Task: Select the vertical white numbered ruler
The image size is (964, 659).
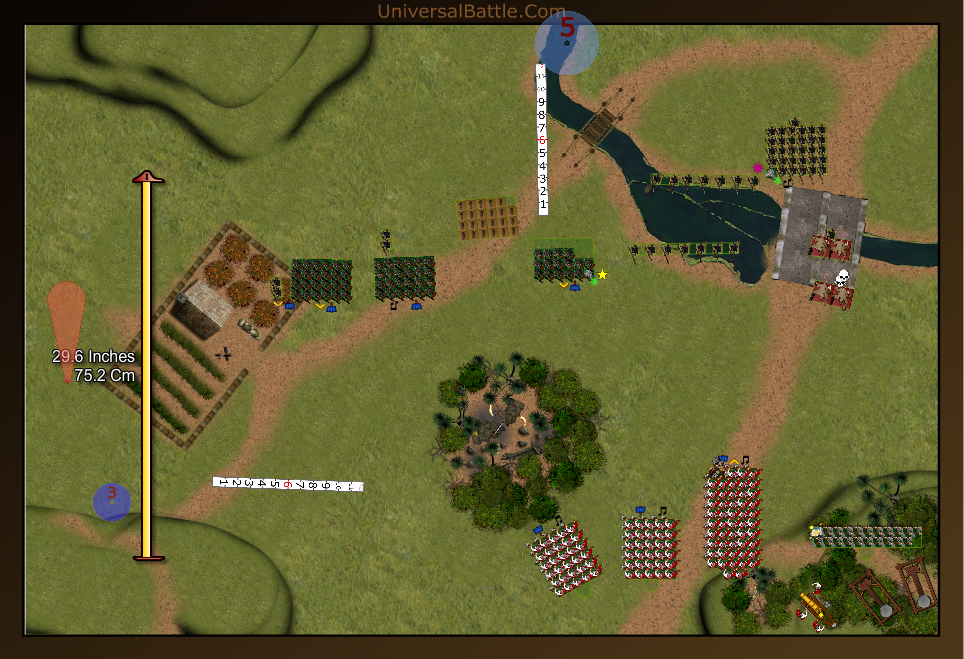Action: click(542, 140)
